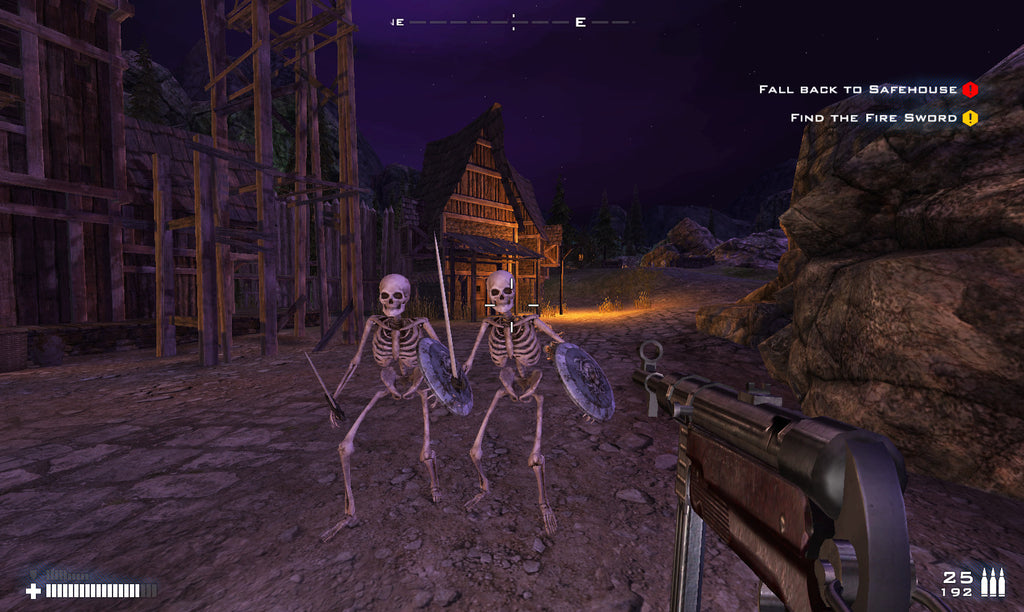Click the red objective alert icon
This screenshot has height=612, width=1024.
click(x=969, y=90)
